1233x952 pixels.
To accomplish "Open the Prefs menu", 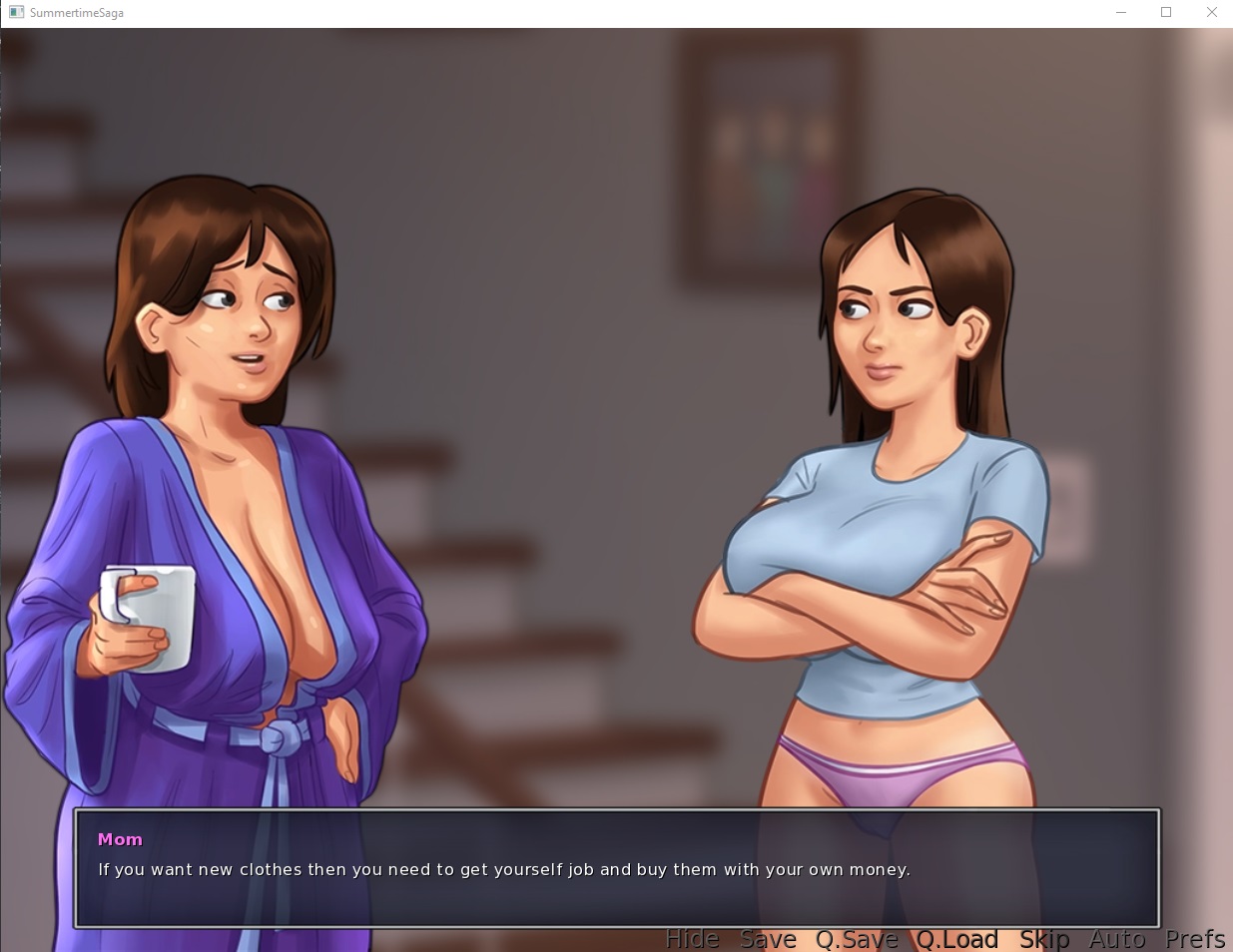I will [1195, 939].
